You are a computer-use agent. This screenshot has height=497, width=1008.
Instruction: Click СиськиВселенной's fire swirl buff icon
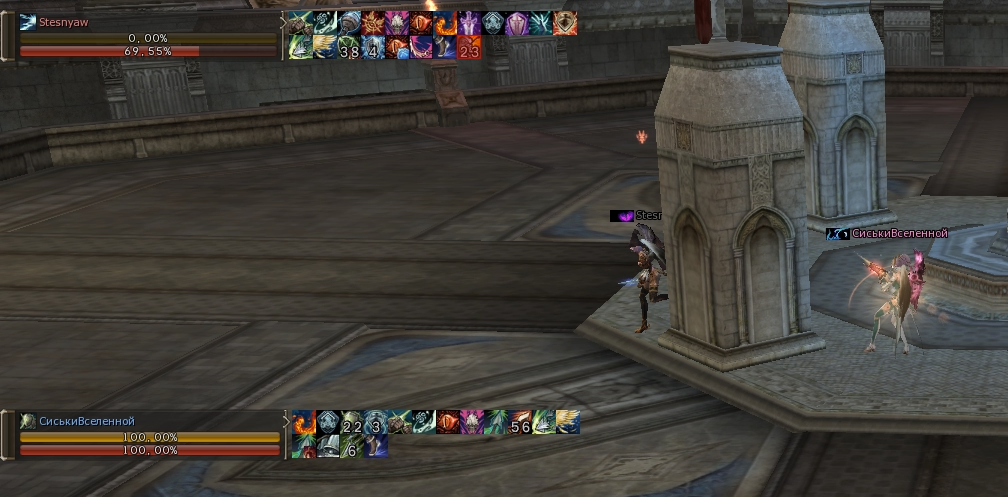pos(303,423)
